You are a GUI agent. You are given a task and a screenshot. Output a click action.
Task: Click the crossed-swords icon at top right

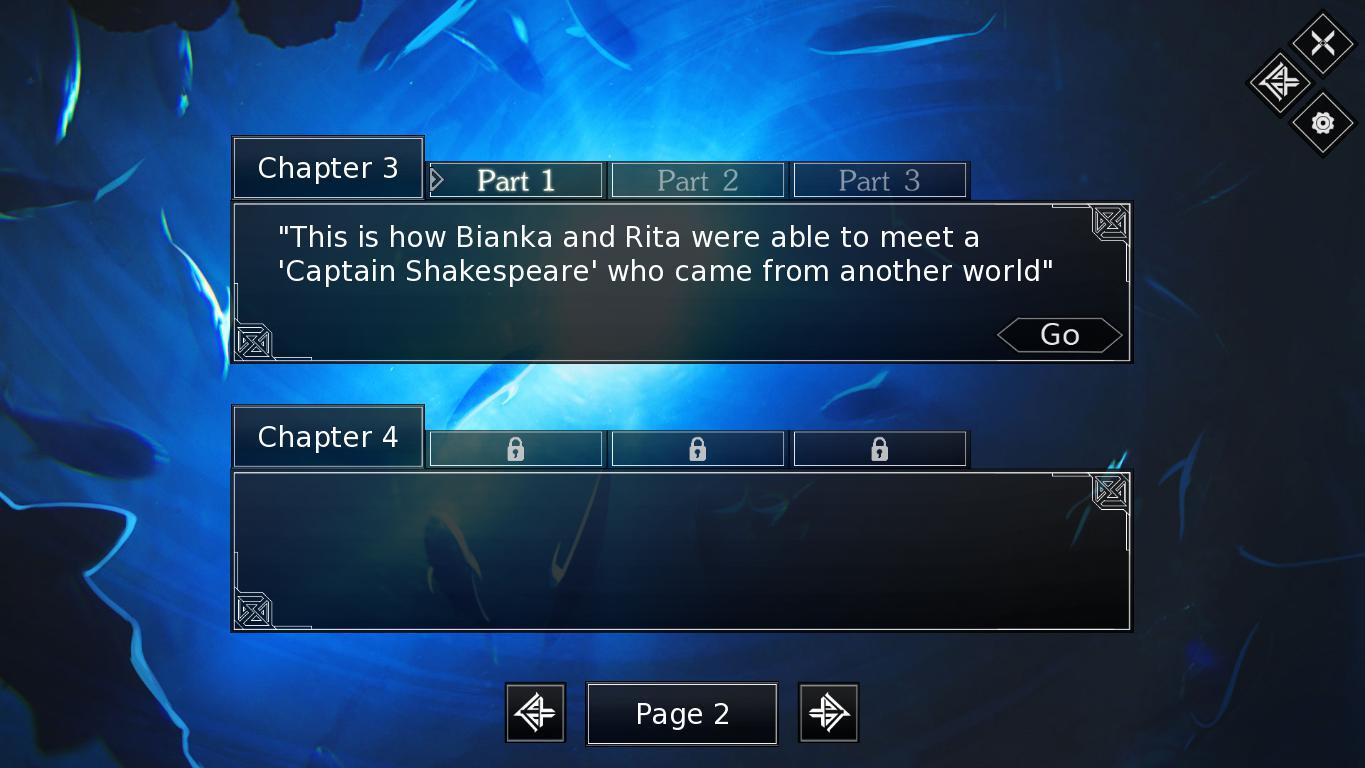click(x=1322, y=42)
